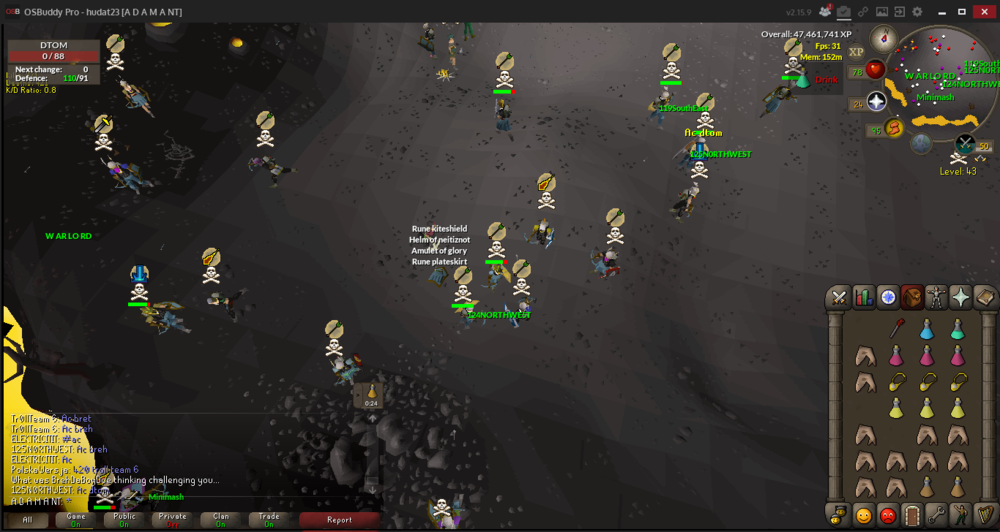Toggle the Clan chat filter
The image size is (1000, 532).
221,520
